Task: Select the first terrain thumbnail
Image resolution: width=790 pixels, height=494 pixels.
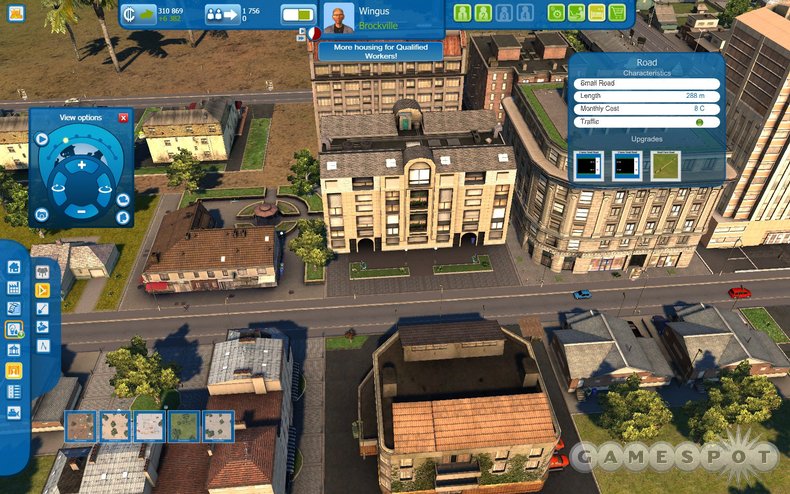Action: point(80,426)
